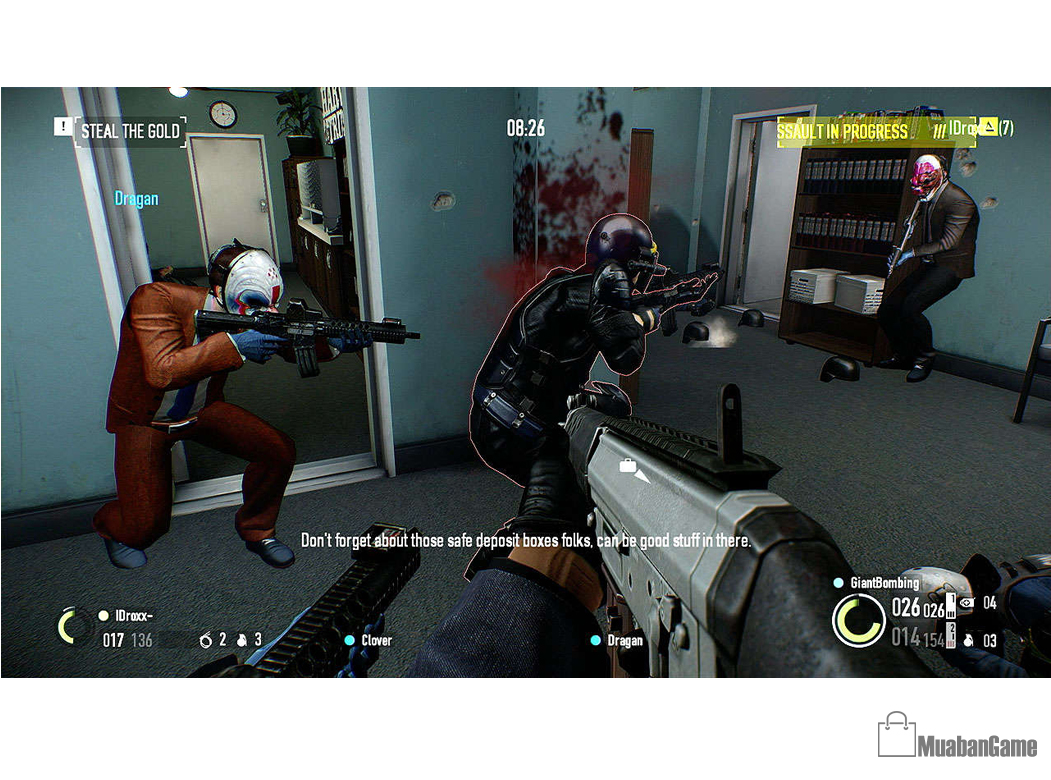Click the white briefcase waypoint marker
The height and width of the screenshot is (780, 1051).
(x=629, y=466)
